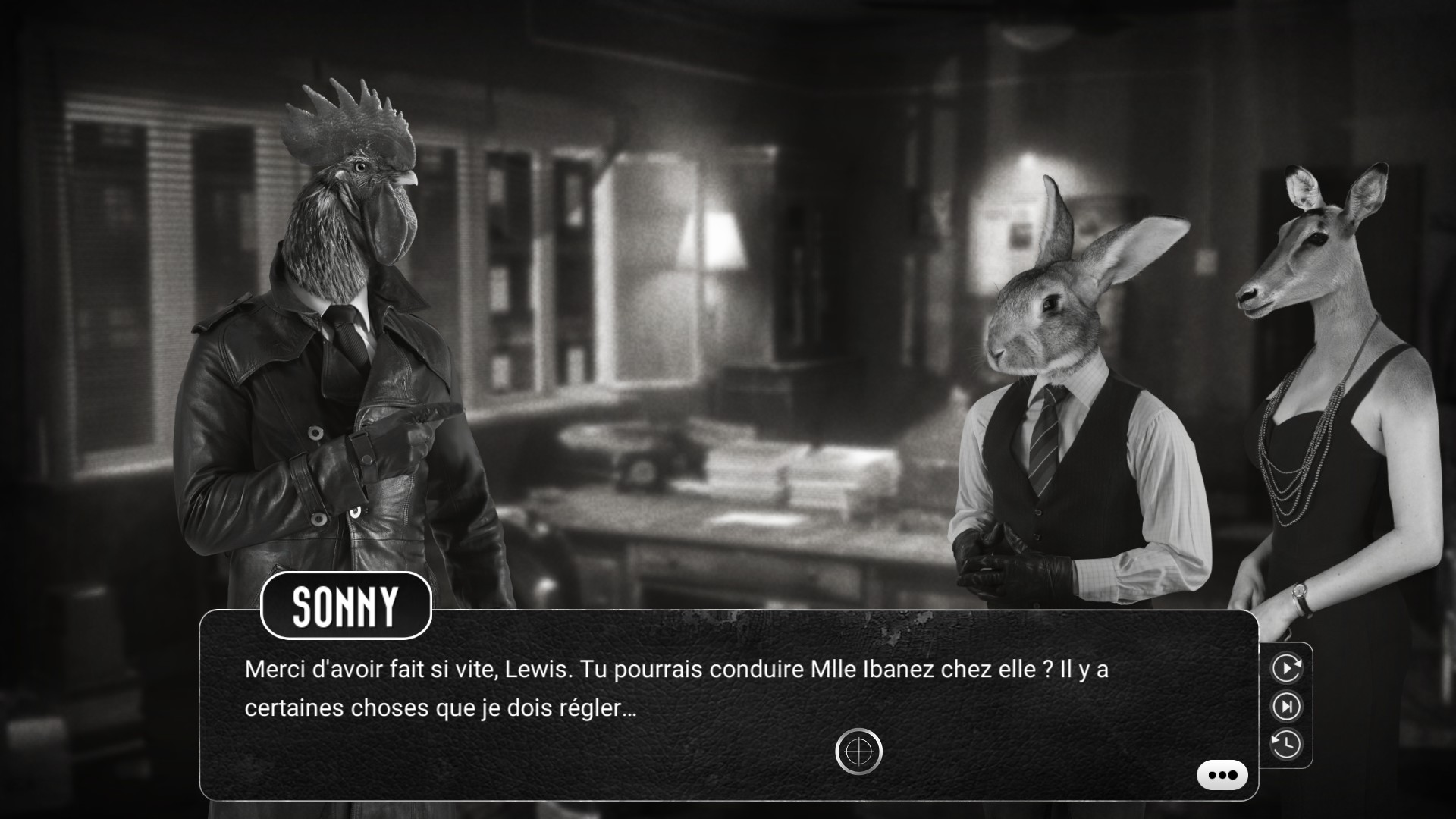
Task: Toggle auto-play dialogue with the looping play icon
Action: tap(1286, 668)
